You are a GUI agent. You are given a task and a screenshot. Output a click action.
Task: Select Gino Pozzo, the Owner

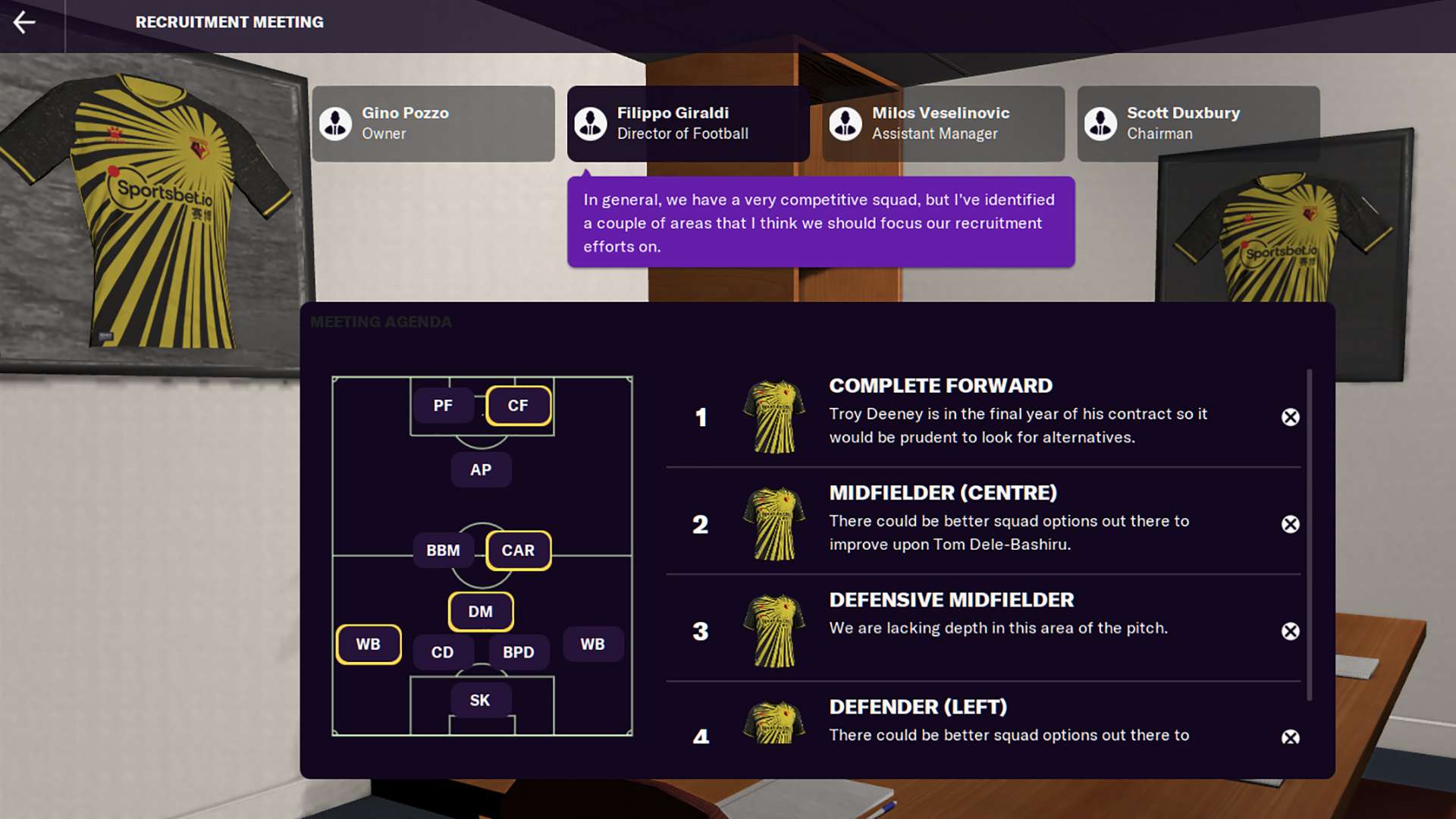pos(433,123)
